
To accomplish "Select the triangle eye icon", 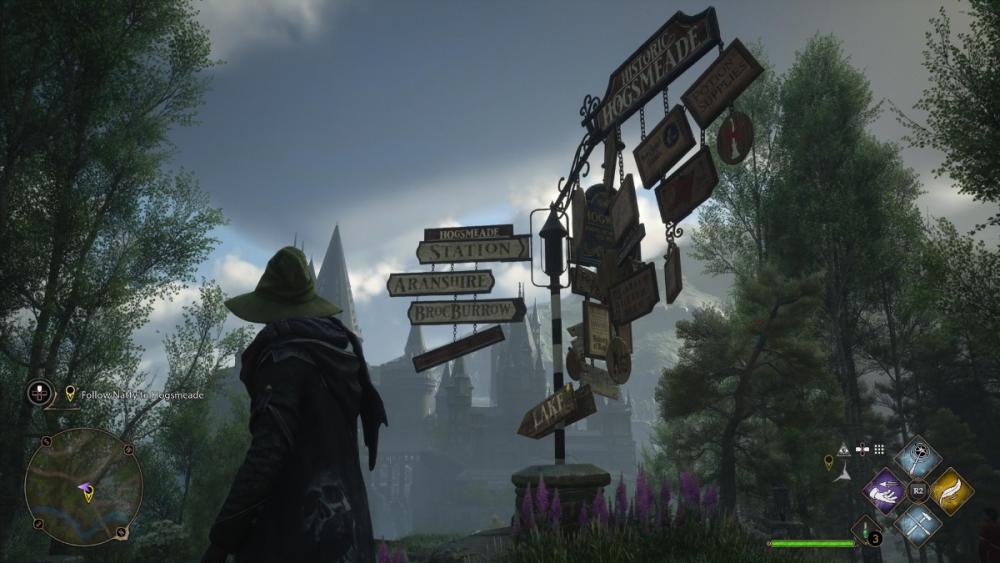I will [x=844, y=450].
